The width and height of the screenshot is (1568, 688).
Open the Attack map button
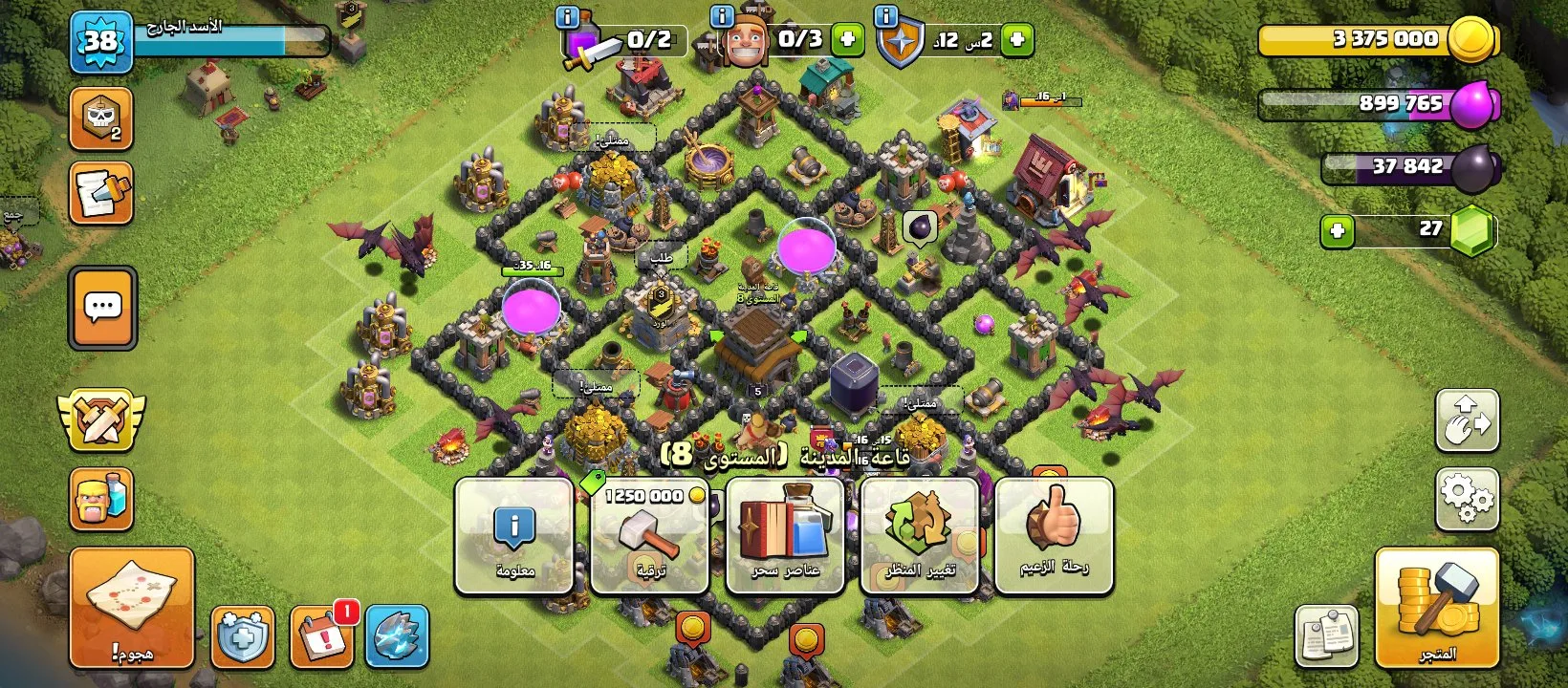132,607
